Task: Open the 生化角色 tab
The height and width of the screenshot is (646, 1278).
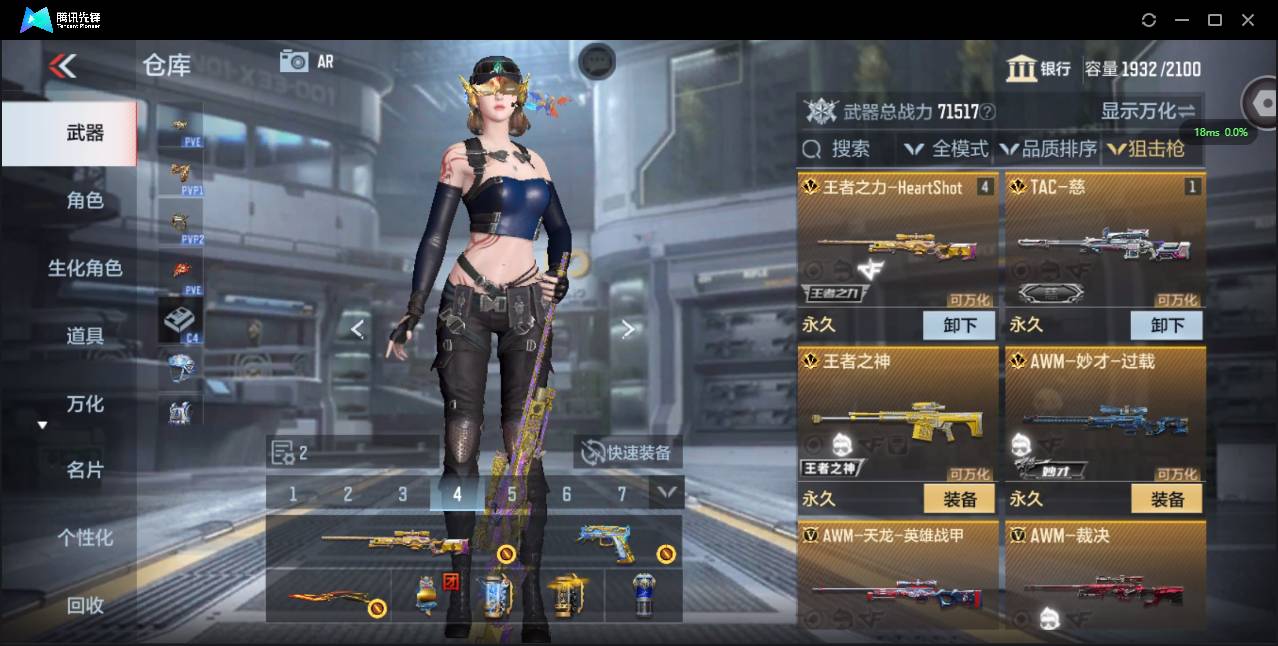Action: 84,268
